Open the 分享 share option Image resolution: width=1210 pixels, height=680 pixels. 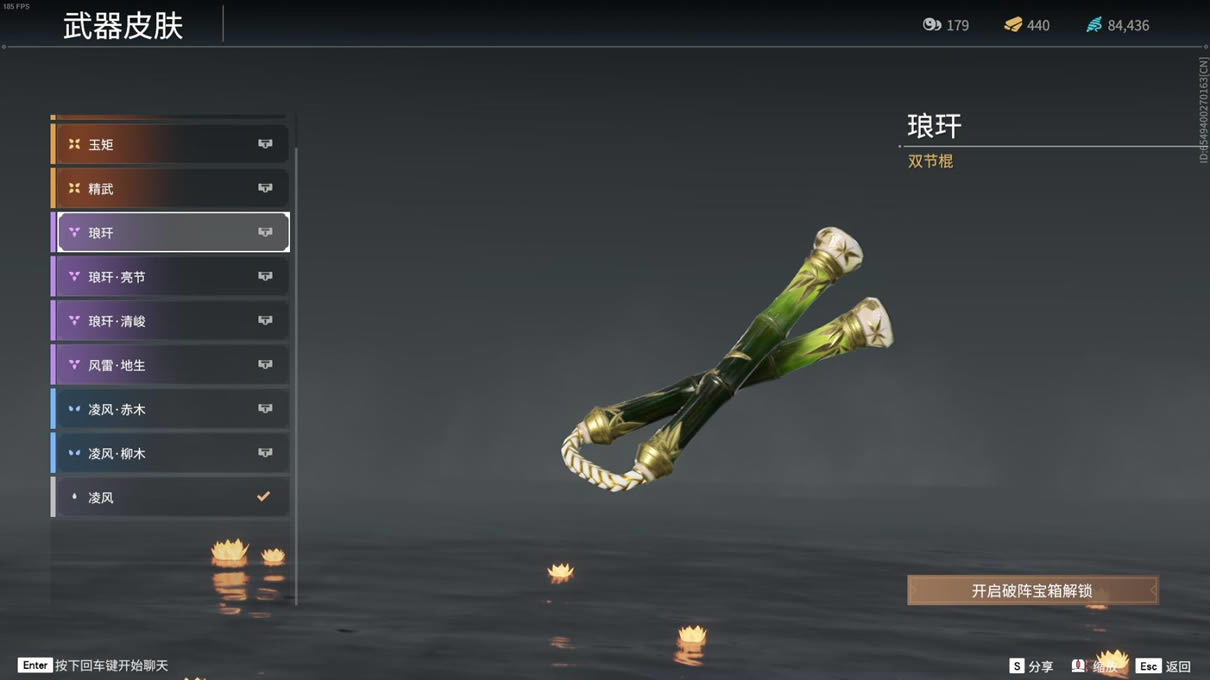(1031, 666)
